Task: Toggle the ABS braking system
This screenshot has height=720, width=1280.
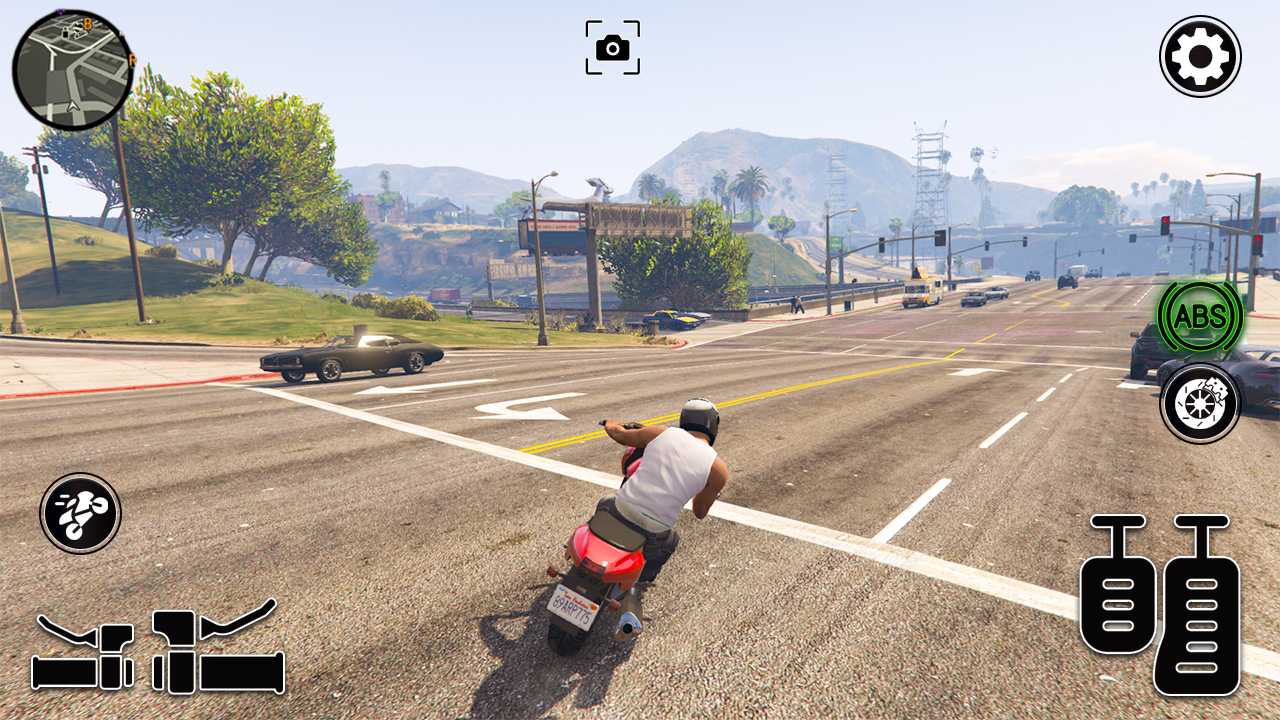Action: coord(1198,318)
